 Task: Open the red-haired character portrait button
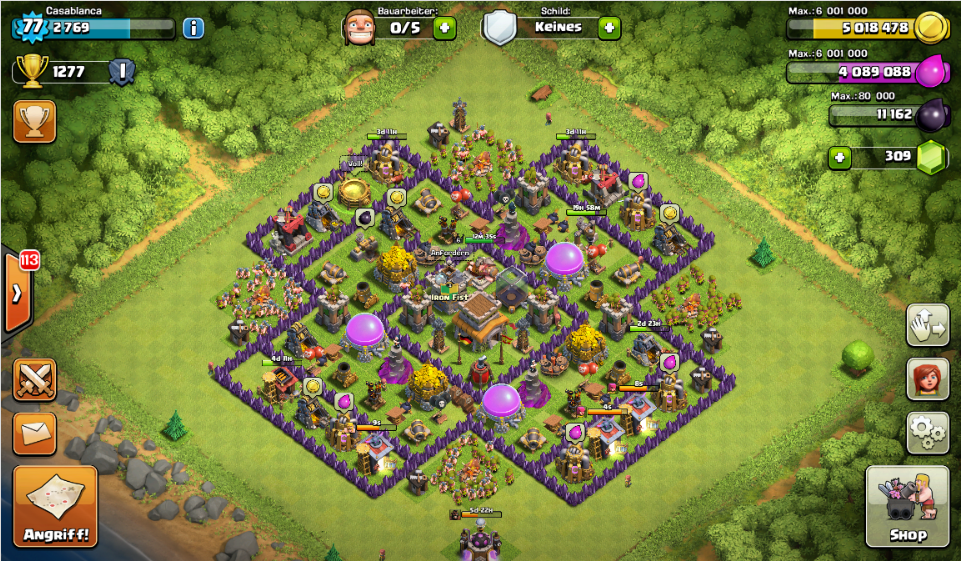927,379
